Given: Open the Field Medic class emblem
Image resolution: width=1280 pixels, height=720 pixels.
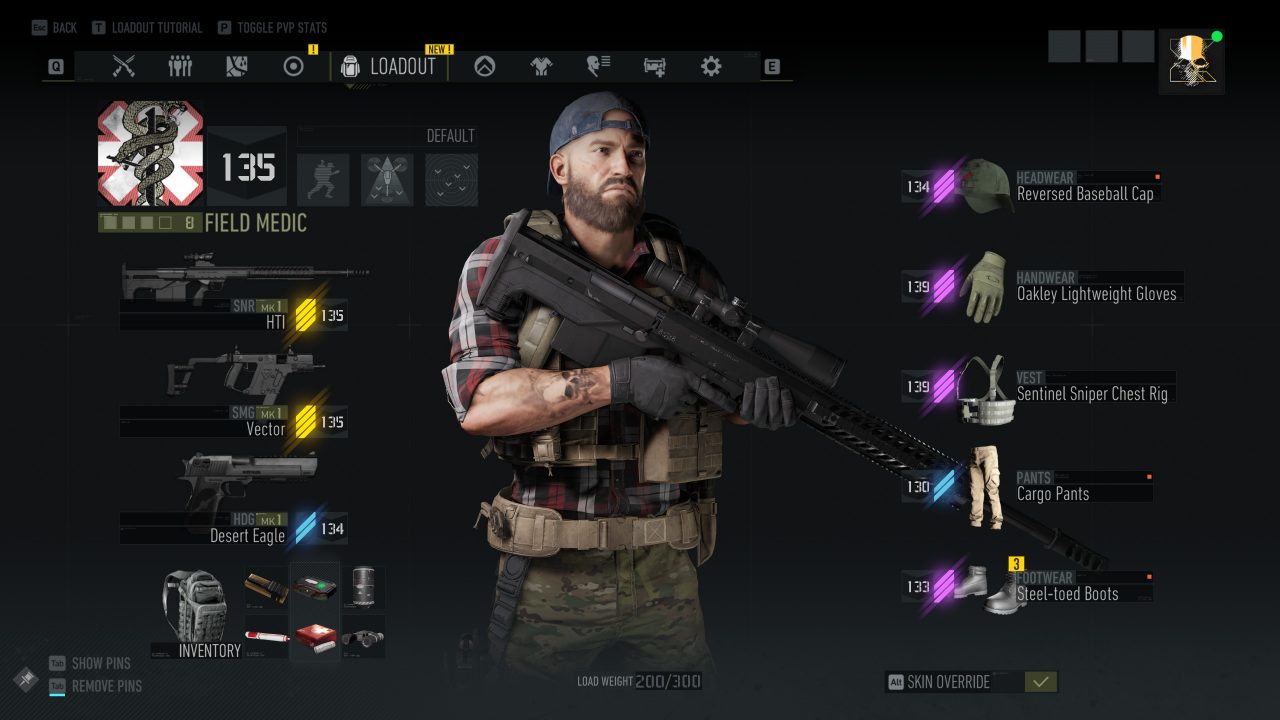Looking at the screenshot, I should click(150, 153).
